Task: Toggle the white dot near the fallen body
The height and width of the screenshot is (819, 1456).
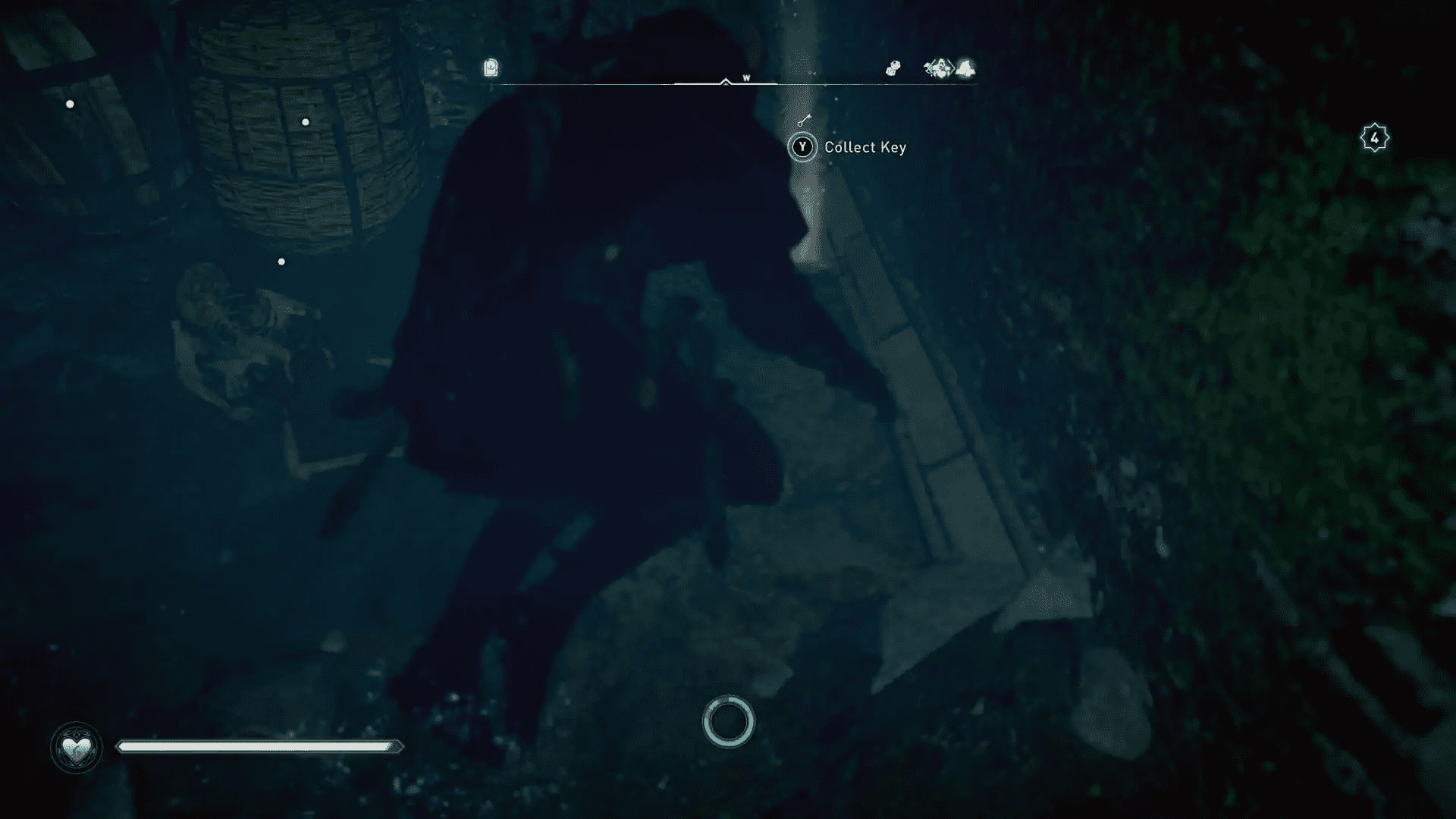Action: (x=282, y=260)
